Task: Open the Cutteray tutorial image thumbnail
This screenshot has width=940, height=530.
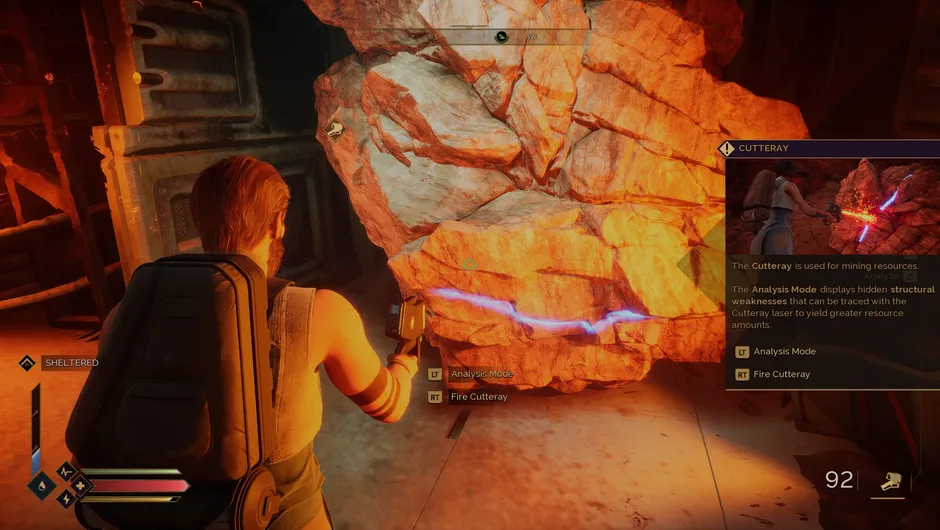Action: point(832,207)
